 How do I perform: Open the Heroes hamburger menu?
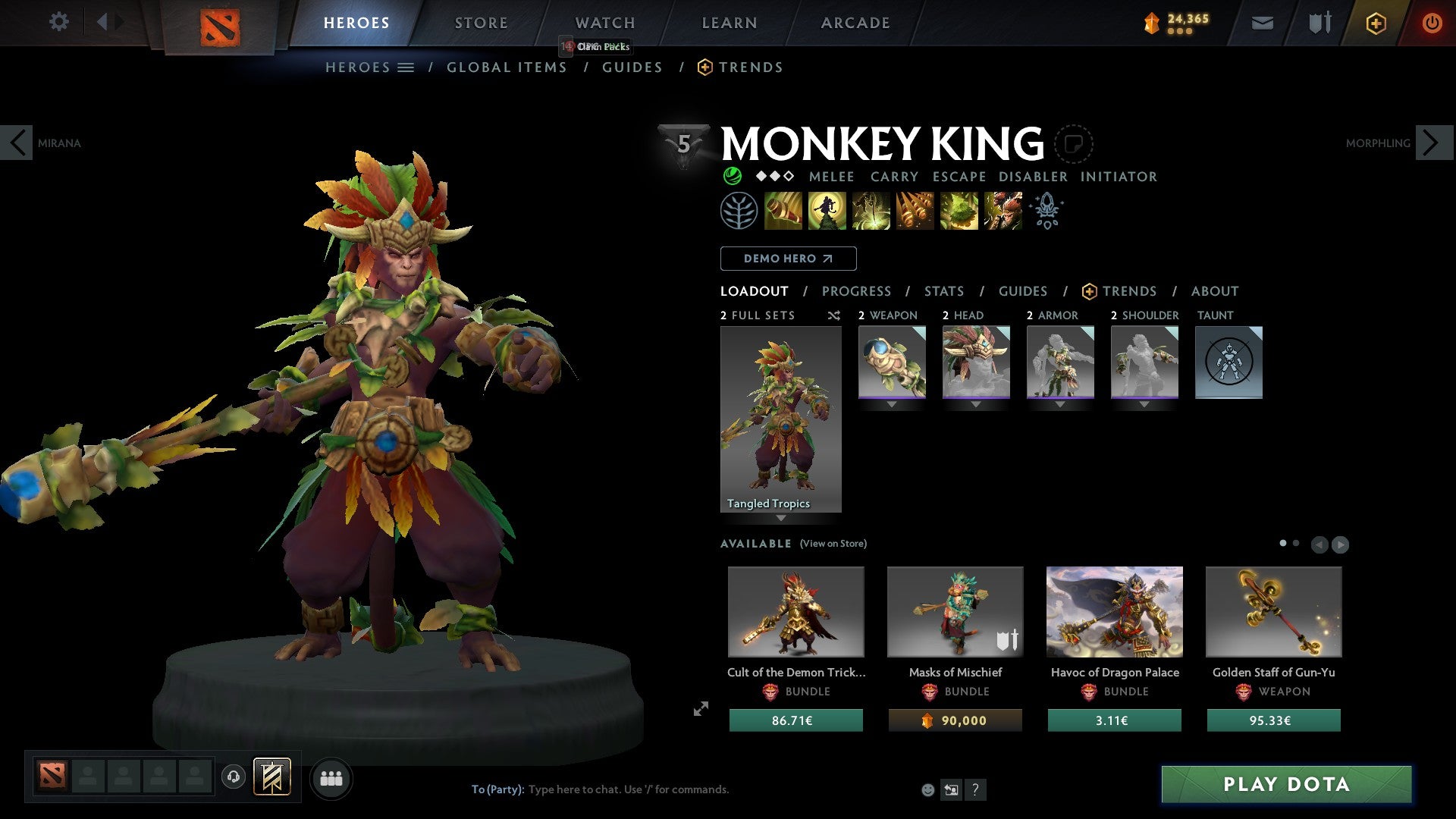coord(406,67)
